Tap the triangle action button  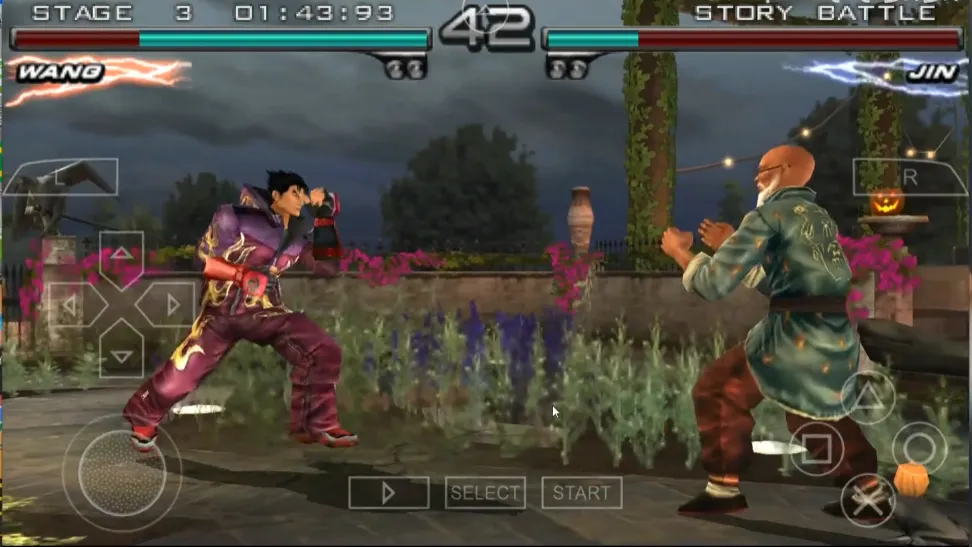click(867, 396)
